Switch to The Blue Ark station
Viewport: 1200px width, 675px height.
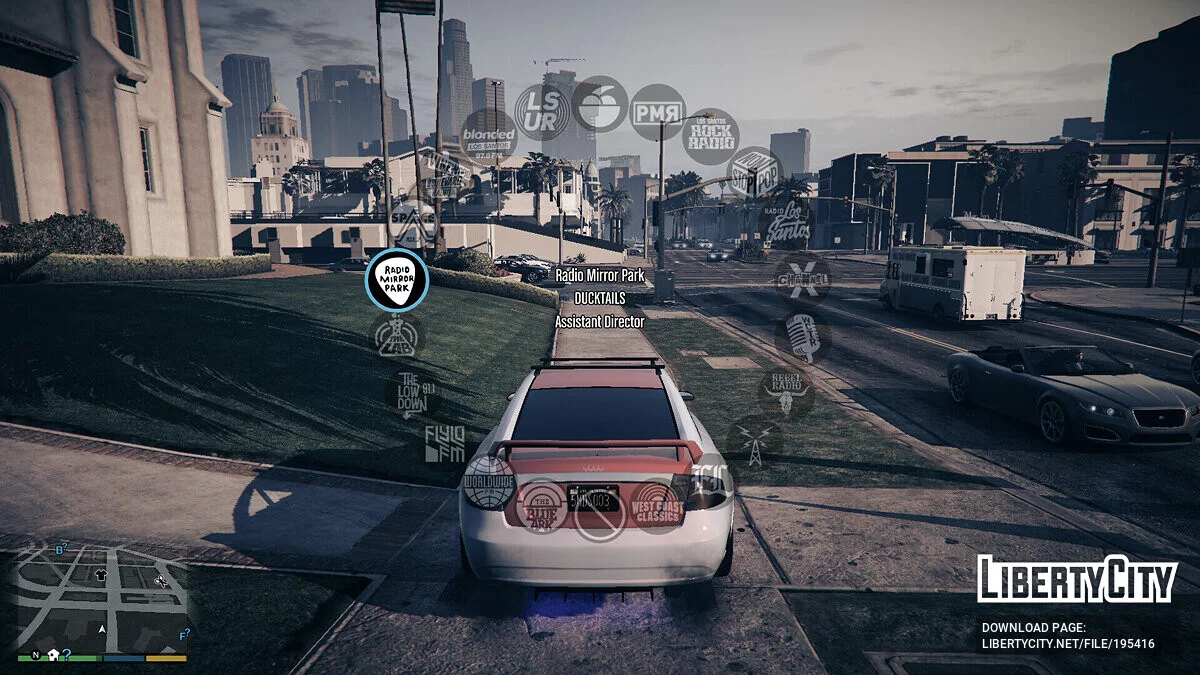(x=542, y=506)
